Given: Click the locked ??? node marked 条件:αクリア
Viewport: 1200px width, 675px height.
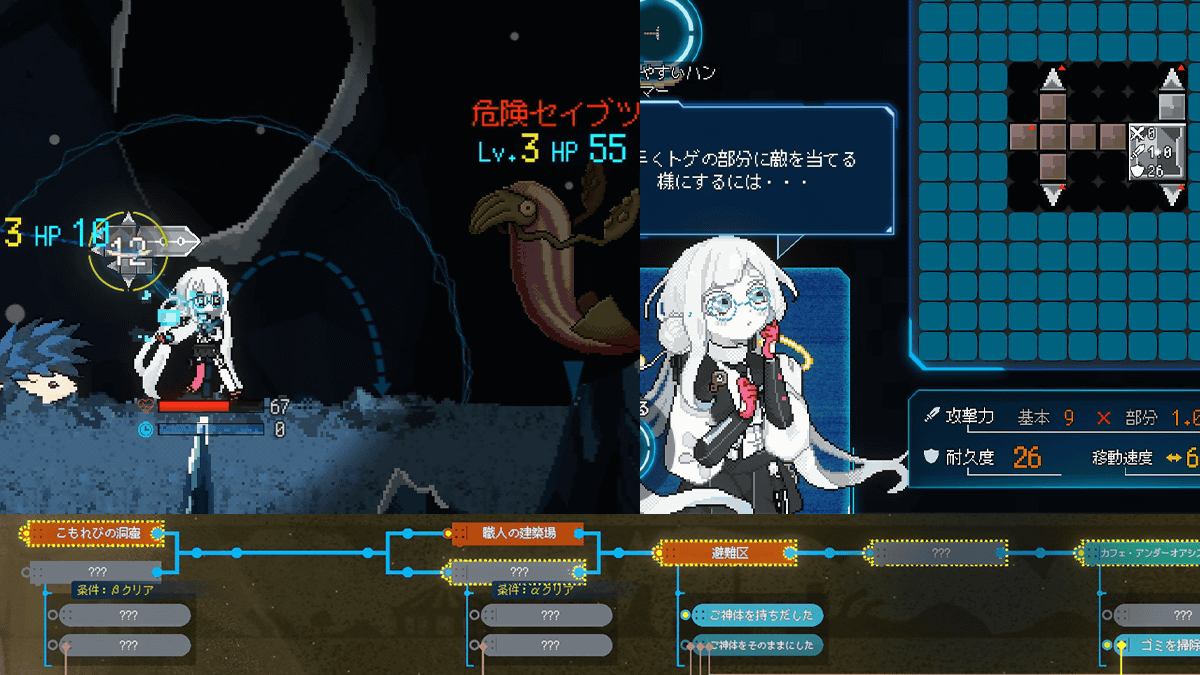Looking at the screenshot, I should pos(519,572).
